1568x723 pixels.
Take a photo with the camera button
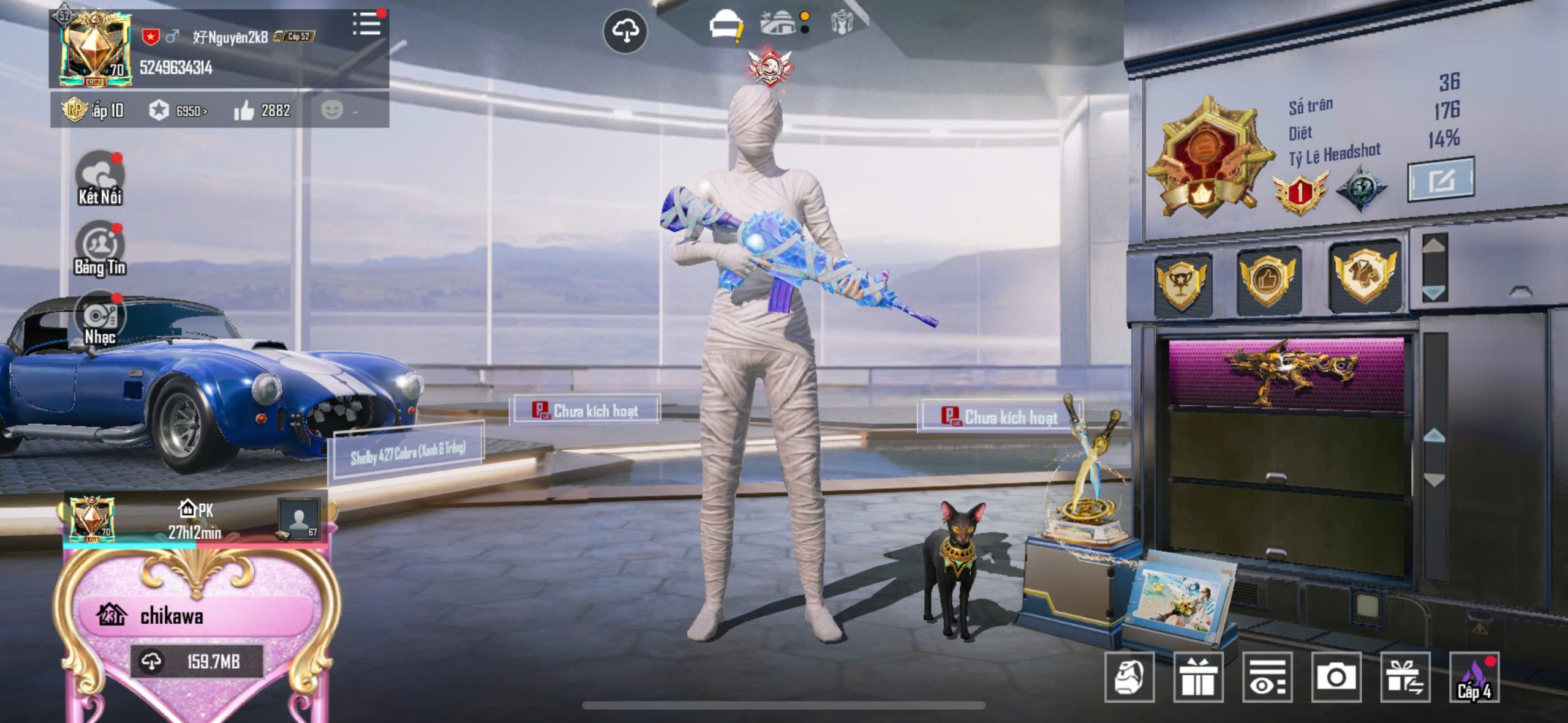[1336, 677]
